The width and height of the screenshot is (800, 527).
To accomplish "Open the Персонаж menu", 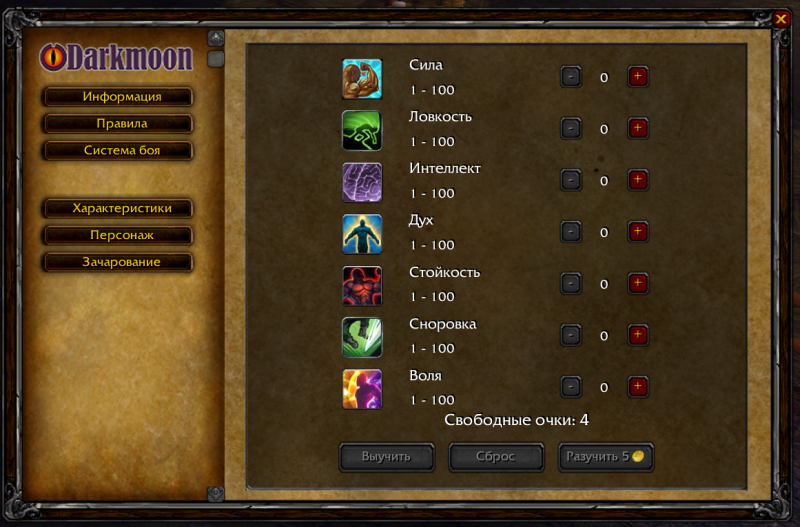I will [x=118, y=235].
